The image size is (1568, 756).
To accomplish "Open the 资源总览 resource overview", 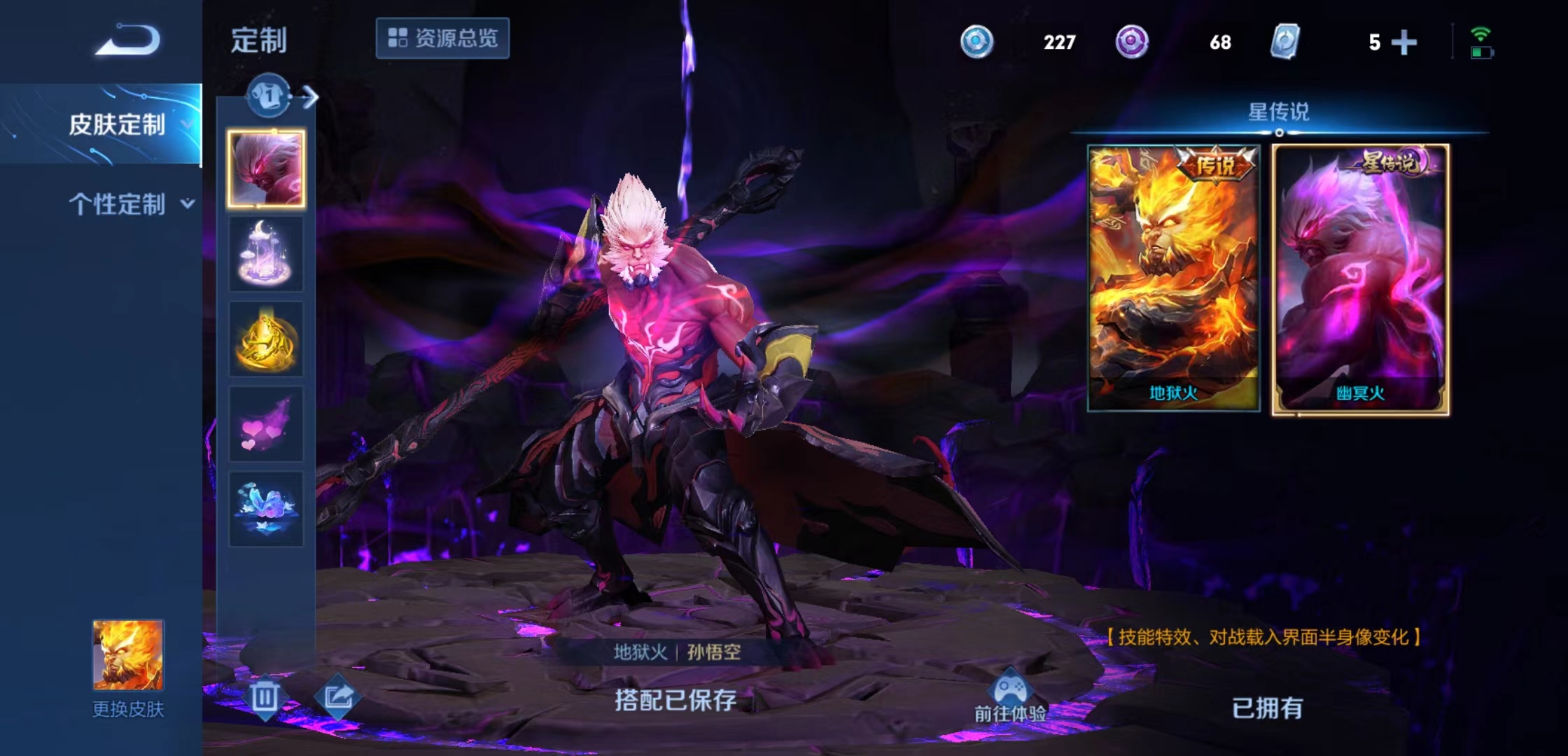I will point(442,38).
